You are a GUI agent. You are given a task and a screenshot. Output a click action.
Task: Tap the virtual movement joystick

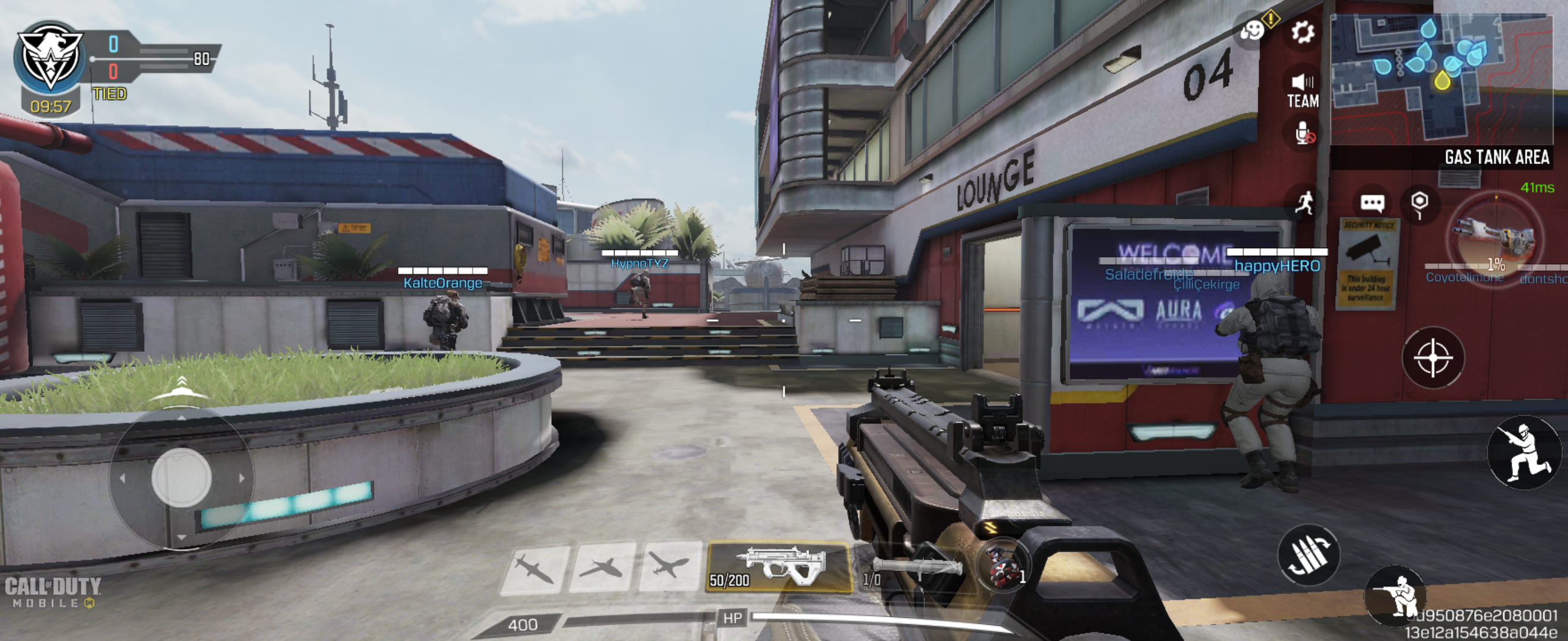tap(181, 477)
